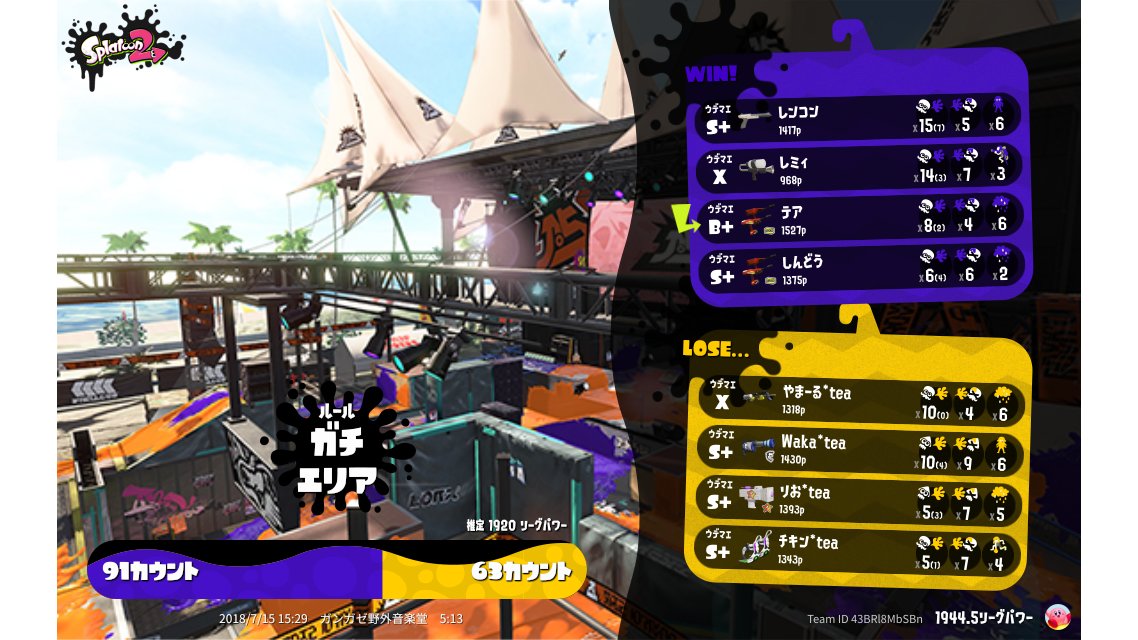Image resolution: width=1138 pixels, height=640 pixels.
Task: Select player row レンコン on the winning team
Action: point(860,117)
